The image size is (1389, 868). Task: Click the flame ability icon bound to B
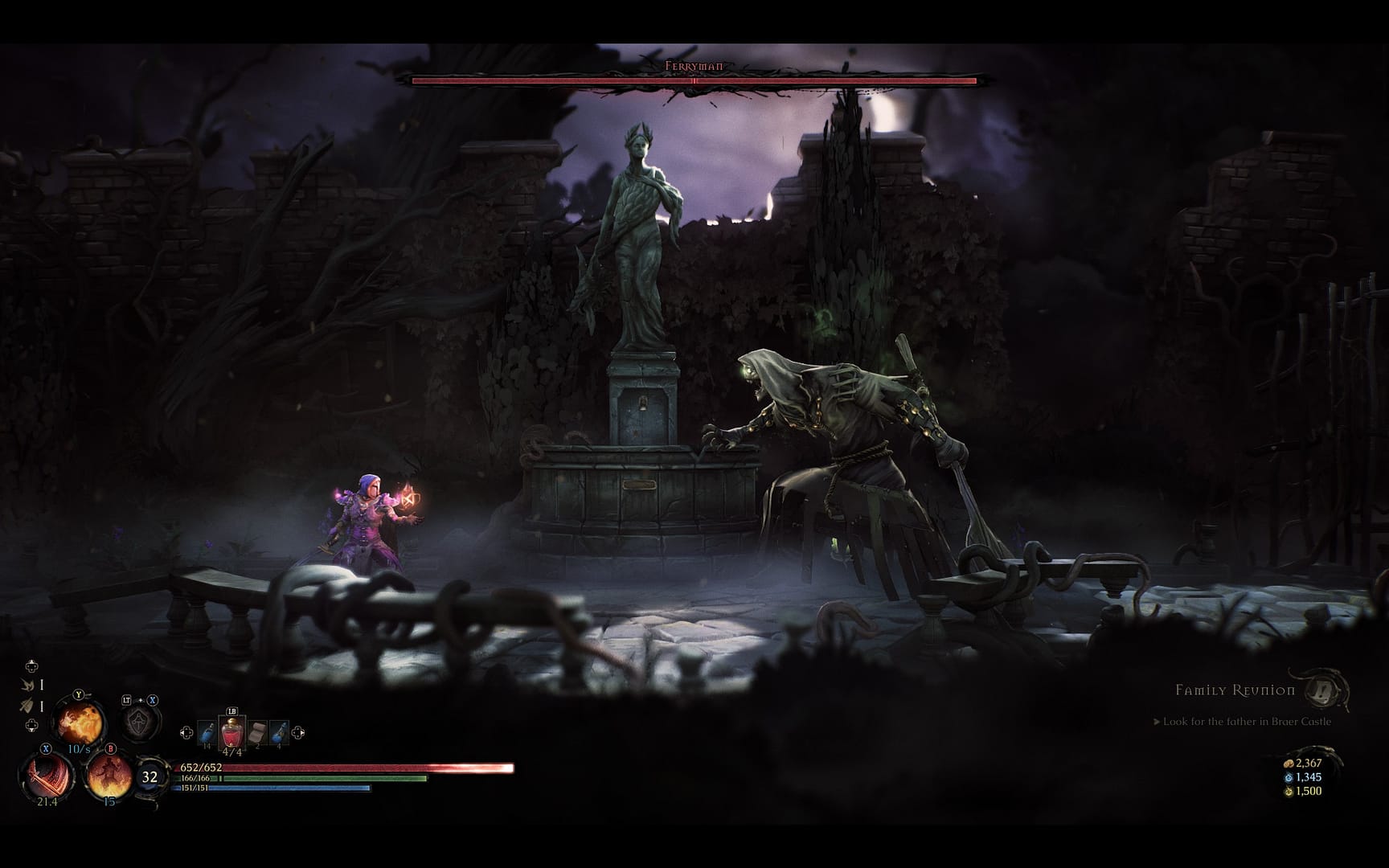(109, 775)
